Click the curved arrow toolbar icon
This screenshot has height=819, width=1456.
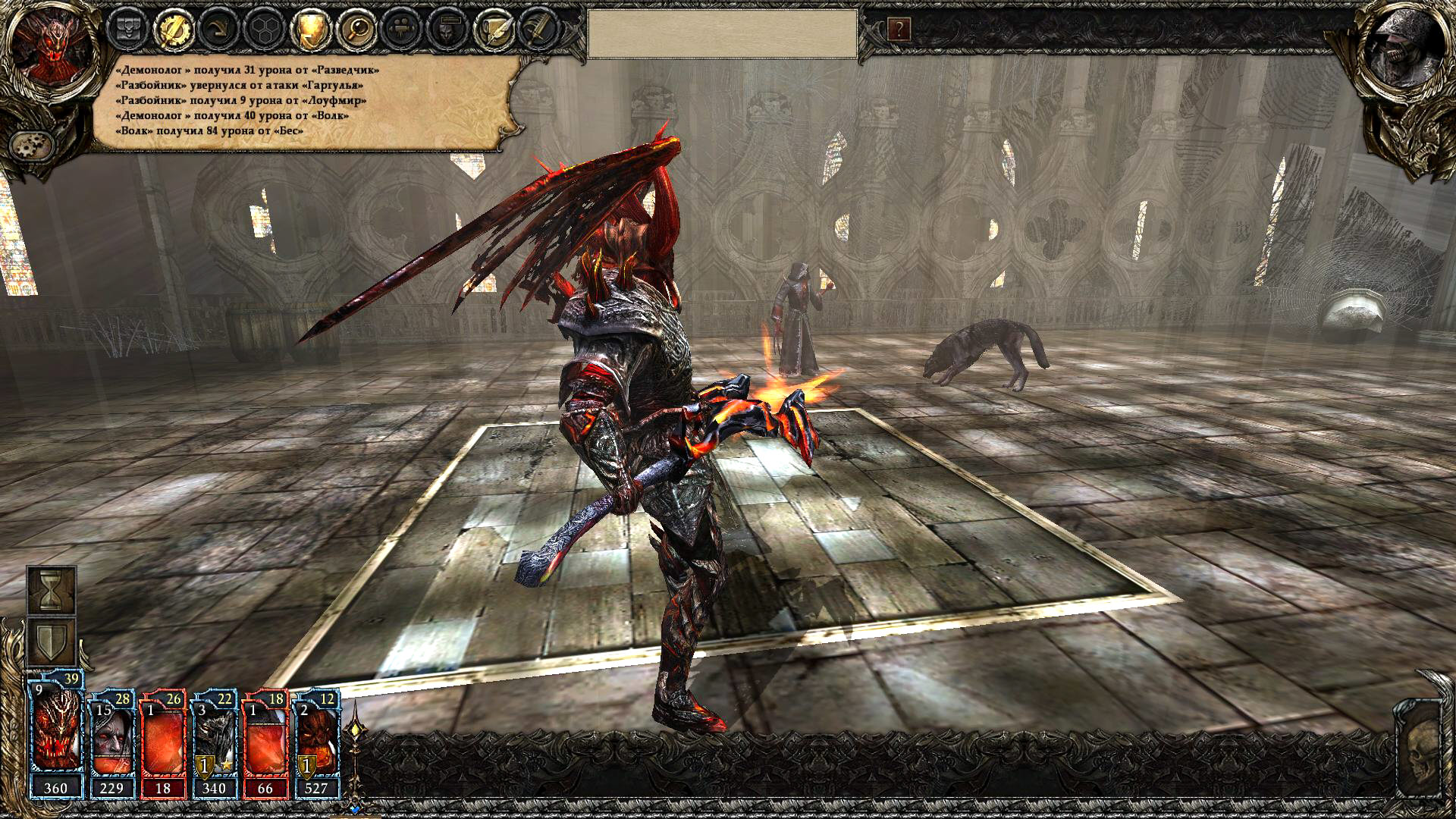[217, 30]
